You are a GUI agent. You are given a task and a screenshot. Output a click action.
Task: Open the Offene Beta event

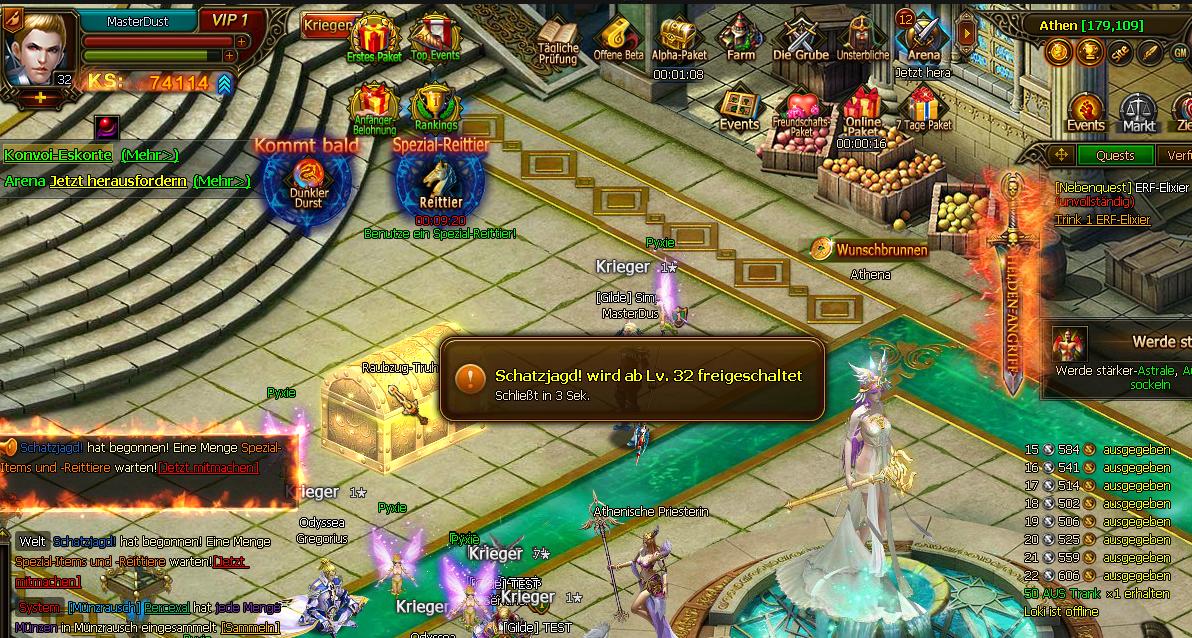(618, 38)
